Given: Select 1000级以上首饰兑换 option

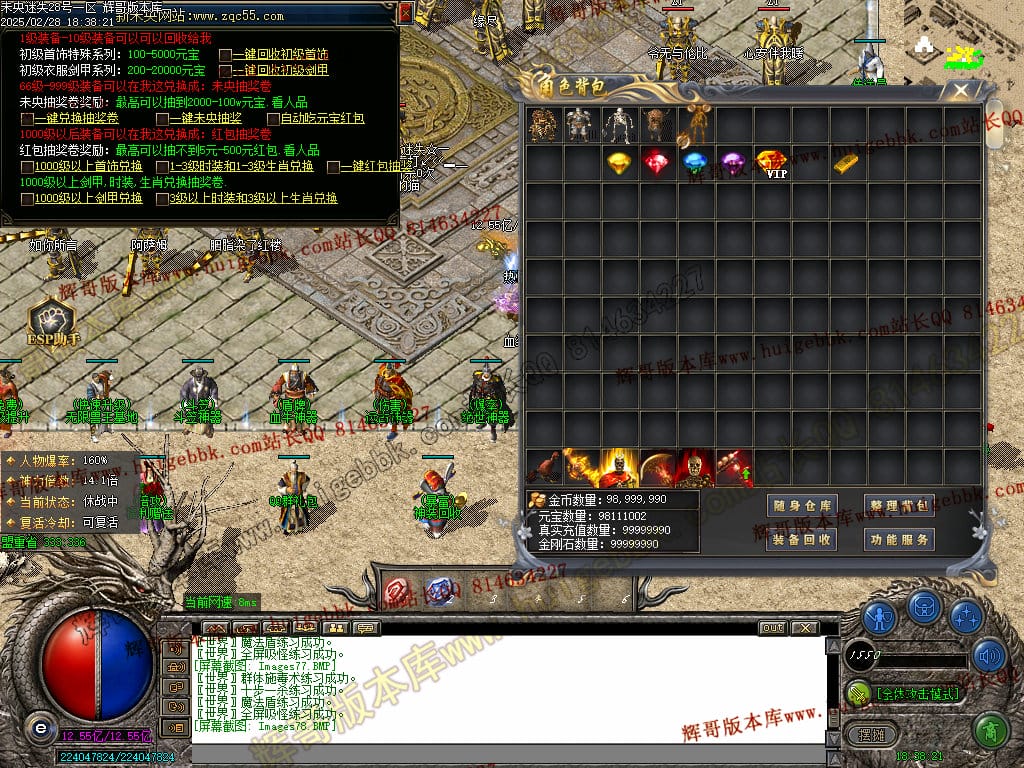Looking at the screenshot, I should pyautogui.click(x=27, y=167).
